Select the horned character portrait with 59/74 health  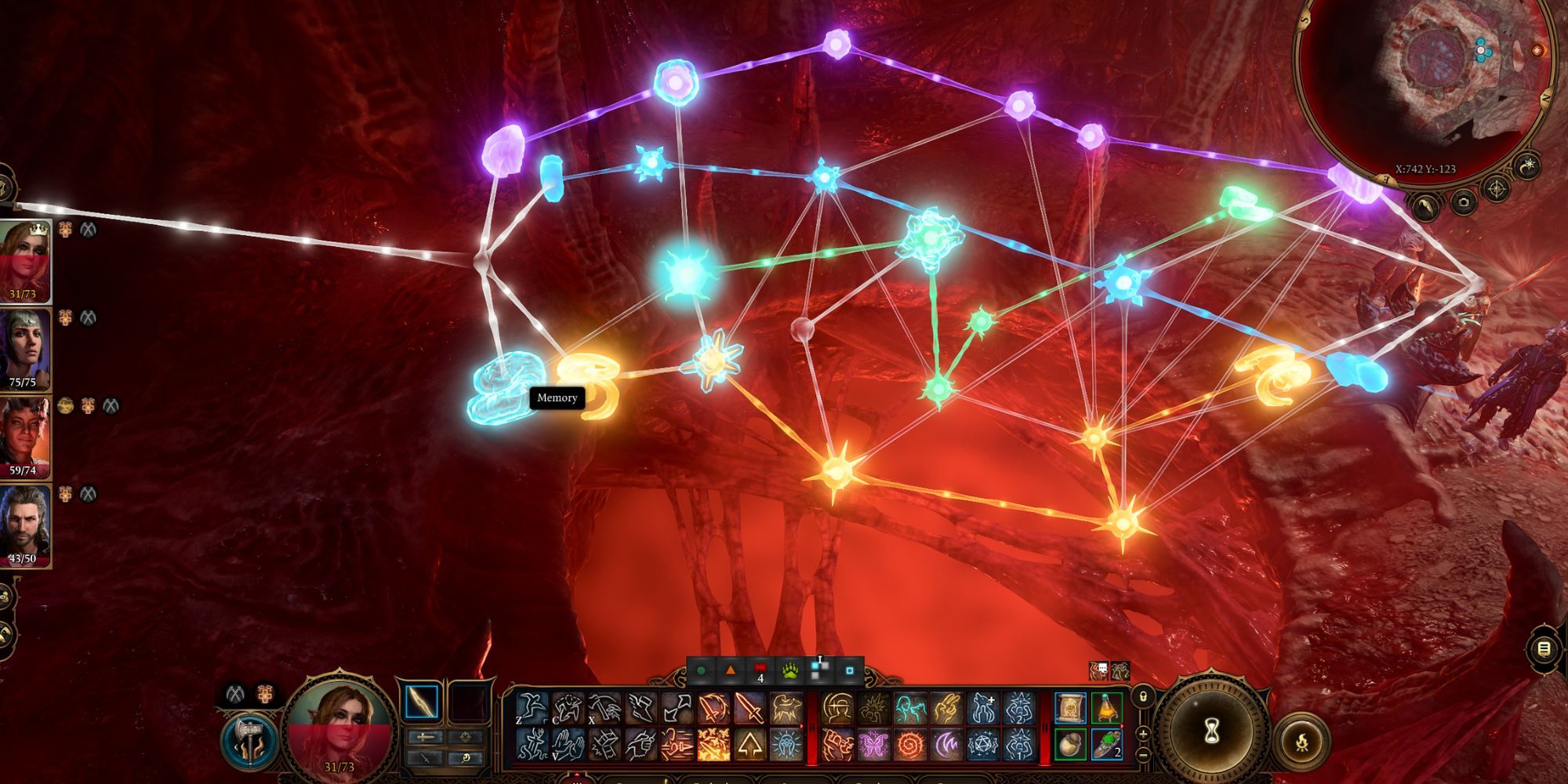[x=24, y=437]
